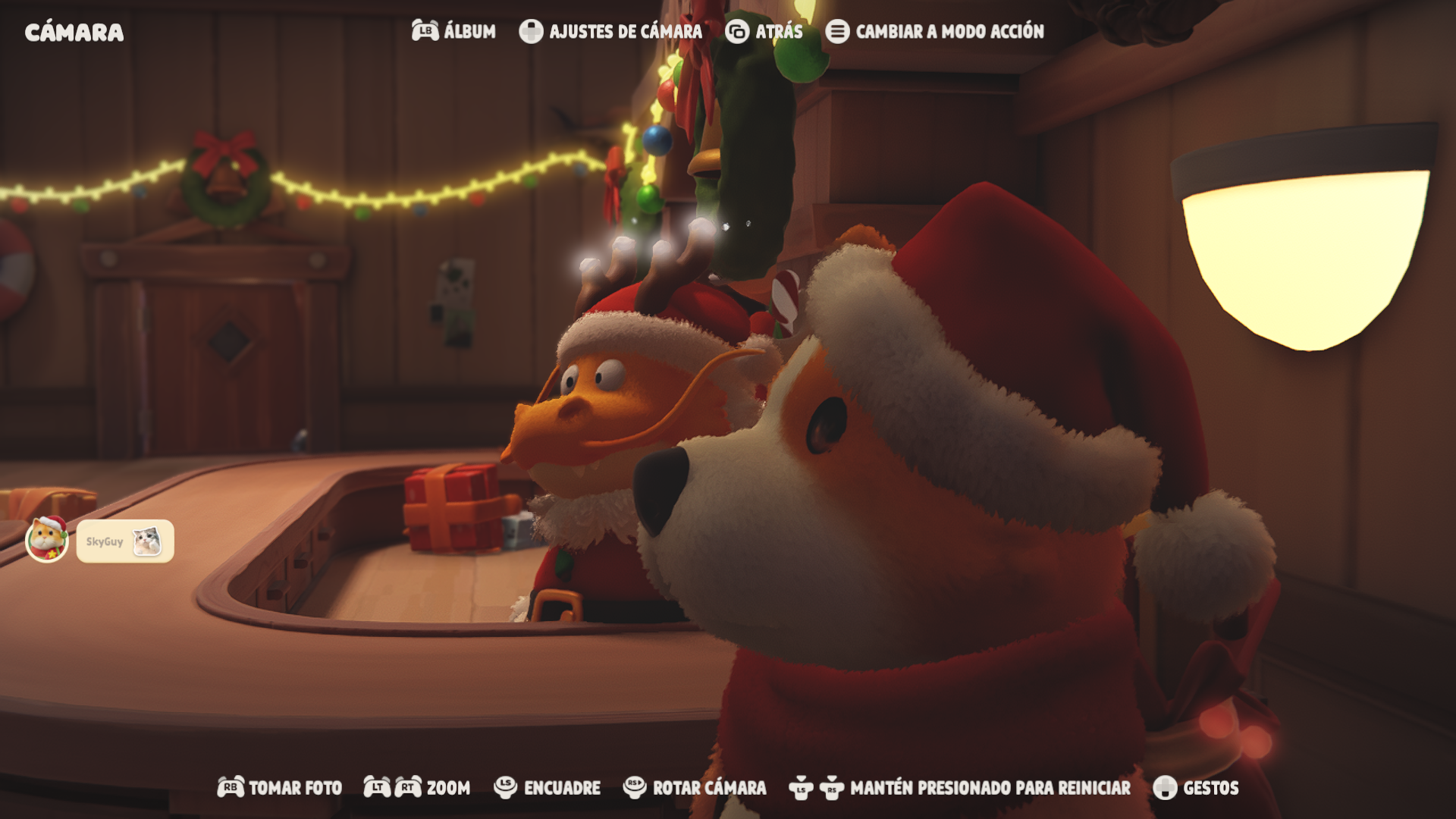Open the Gestos emote option
This screenshot has height=819, width=1456.
pyautogui.click(x=1196, y=788)
